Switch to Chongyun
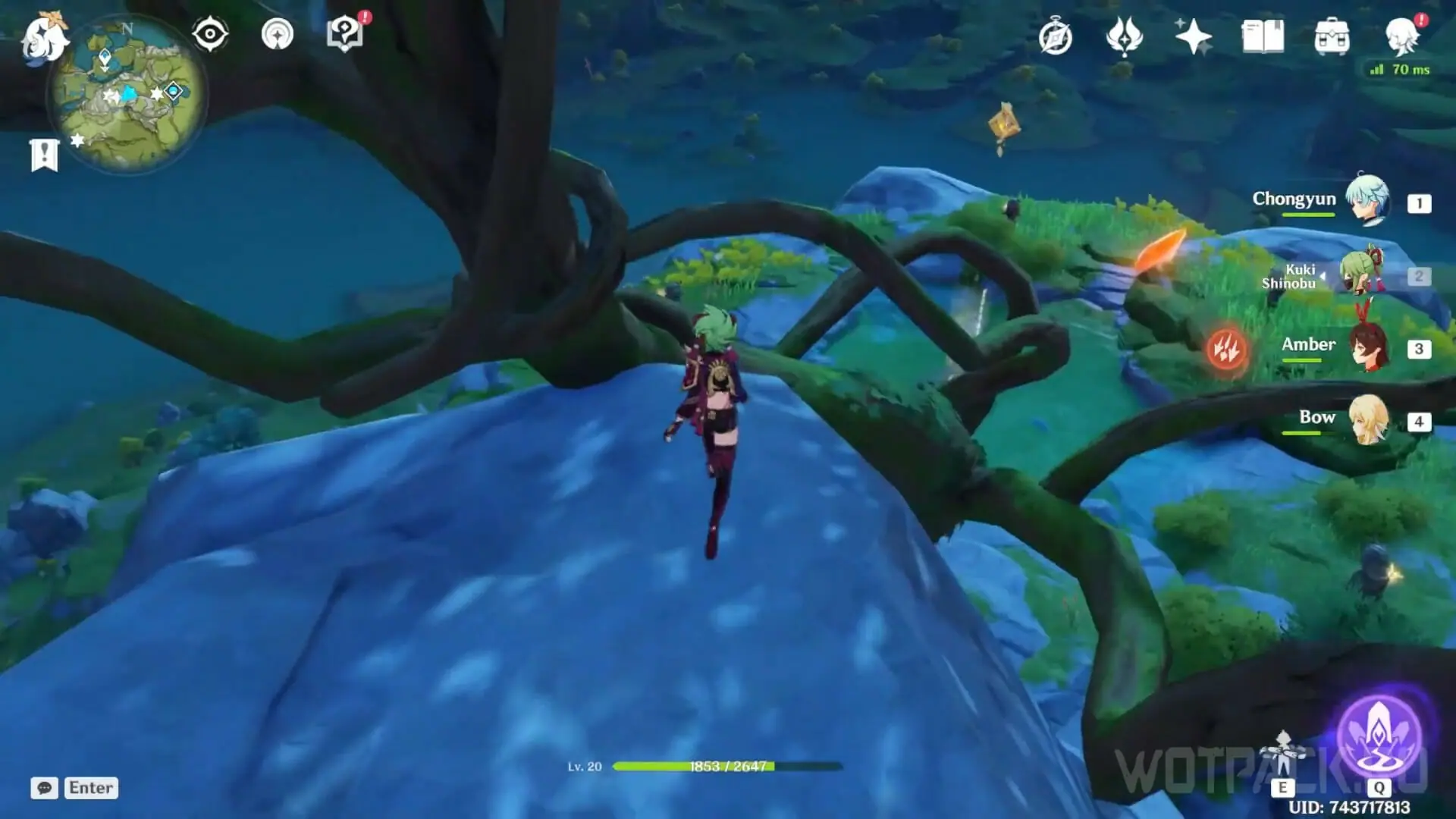Viewport: 1456px width, 819px height. [1367, 201]
